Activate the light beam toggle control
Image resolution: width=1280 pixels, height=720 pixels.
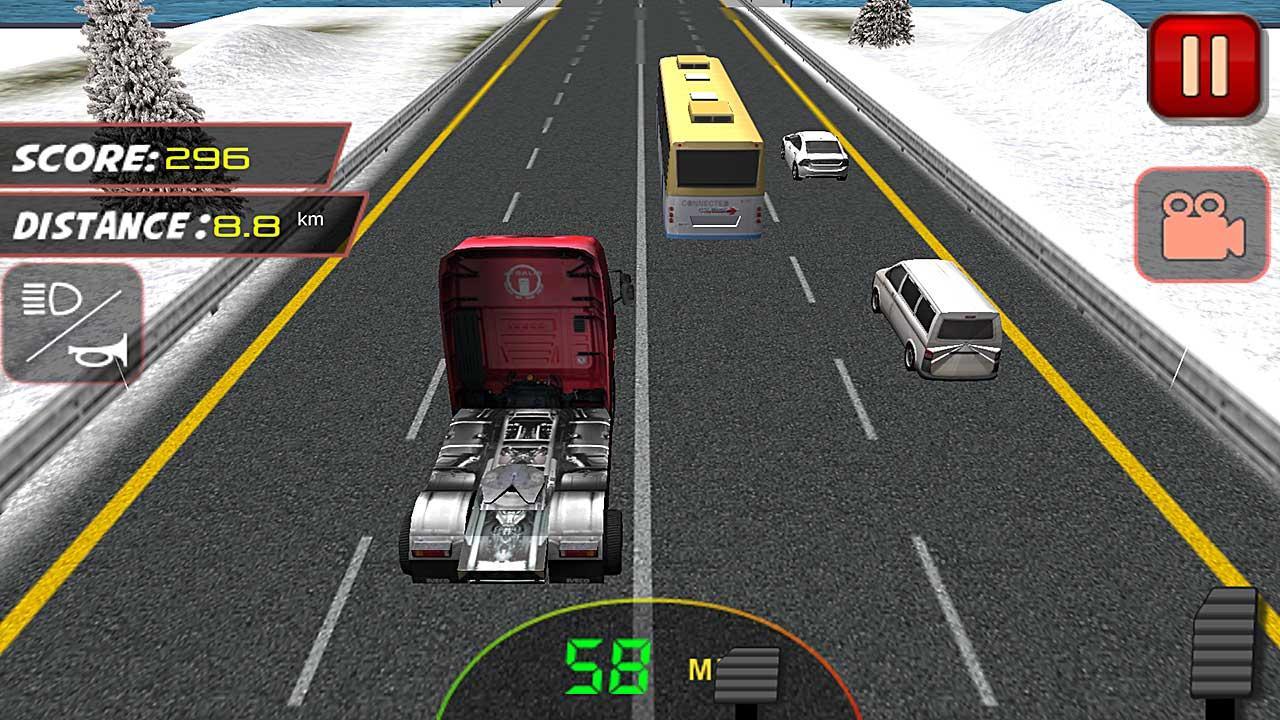52,298
